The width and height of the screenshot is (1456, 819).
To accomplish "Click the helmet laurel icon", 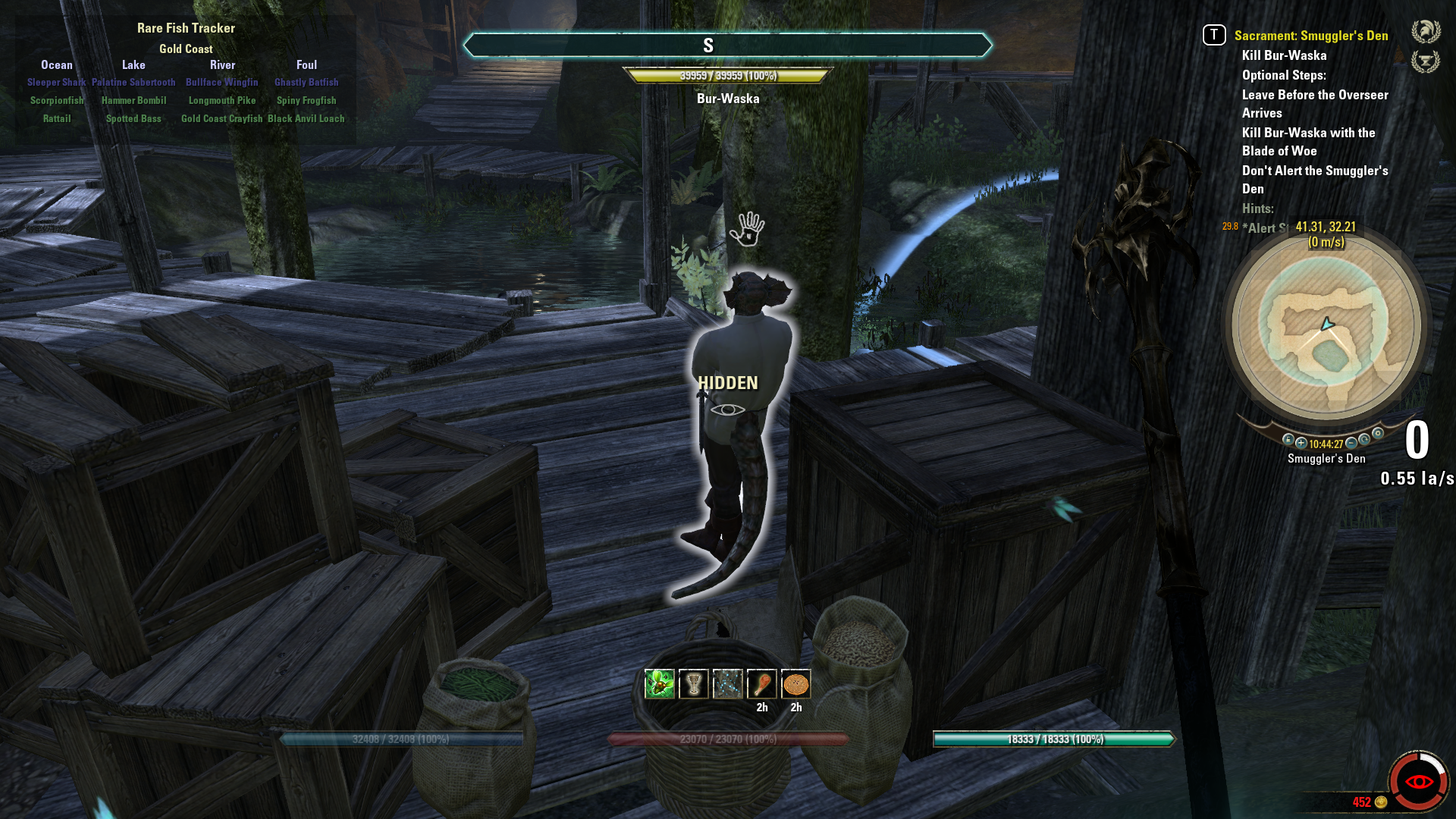I will pos(1425,32).
